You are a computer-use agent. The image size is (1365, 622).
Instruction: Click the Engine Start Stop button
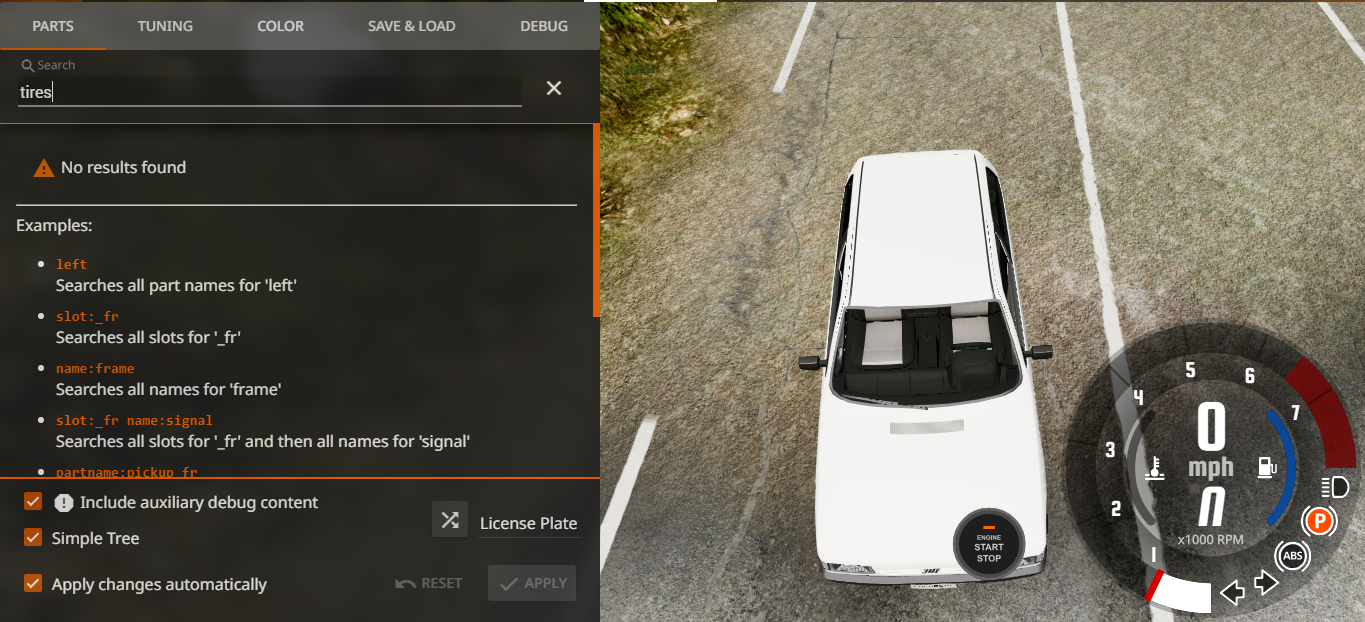pos(989,545)
